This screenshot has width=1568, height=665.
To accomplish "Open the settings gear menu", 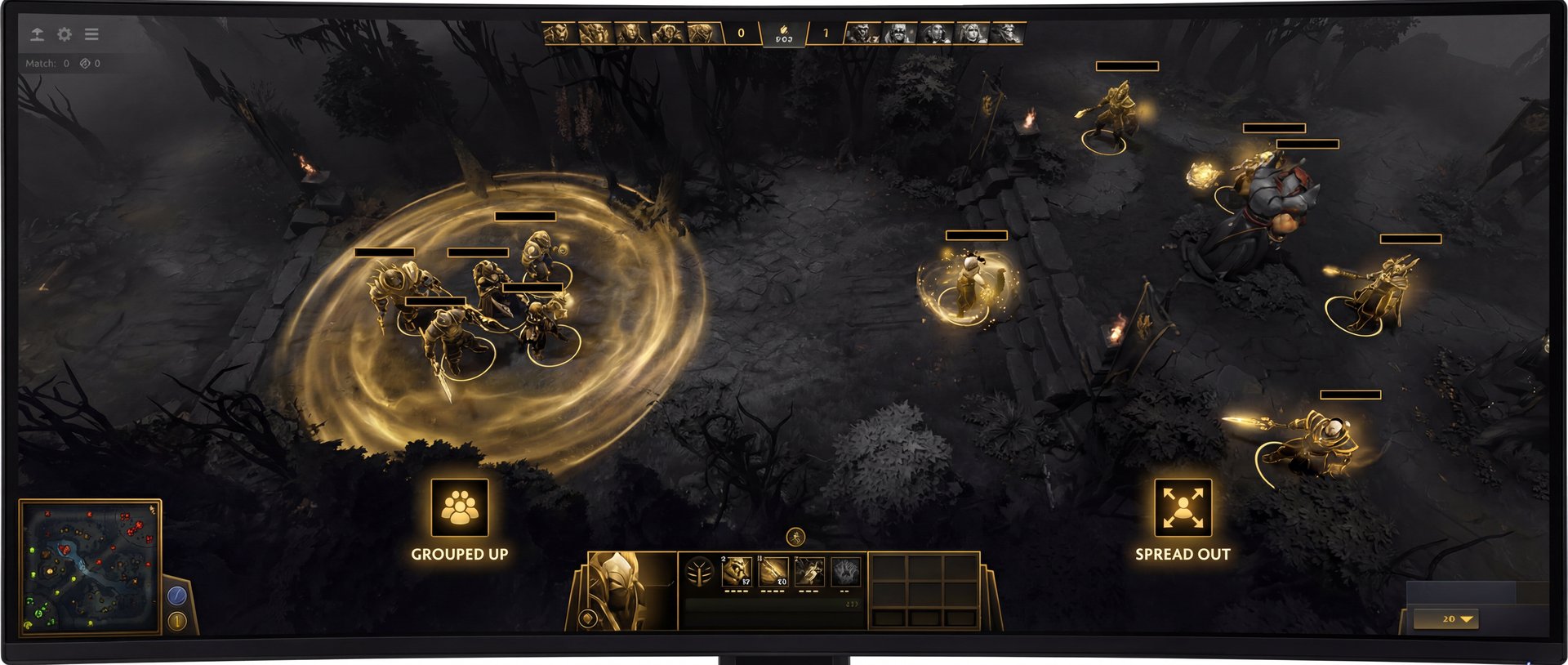I will (65, 34).
